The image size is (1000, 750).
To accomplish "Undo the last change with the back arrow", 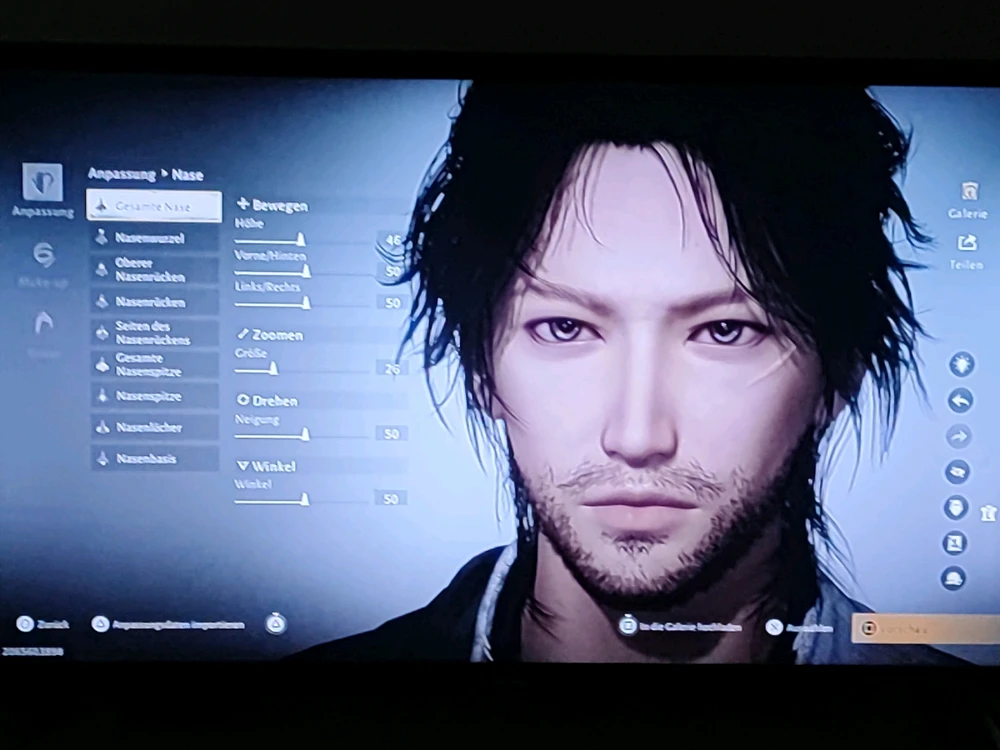I will 960,400.
